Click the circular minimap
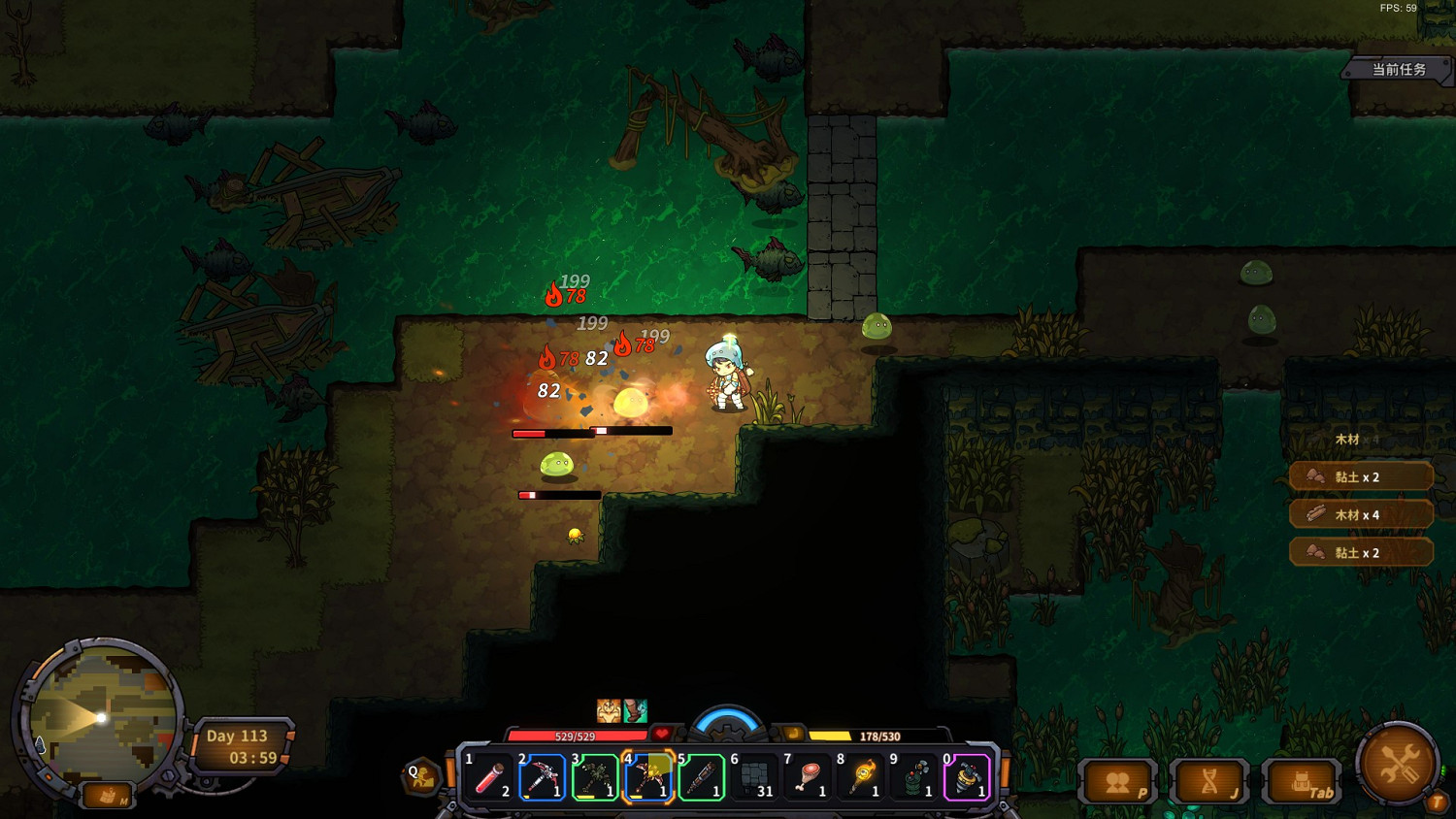 101,718
